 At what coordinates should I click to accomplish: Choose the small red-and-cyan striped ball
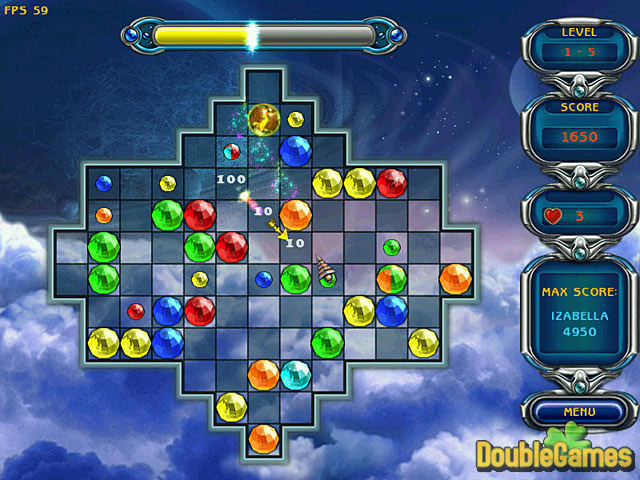pos(231,152)
